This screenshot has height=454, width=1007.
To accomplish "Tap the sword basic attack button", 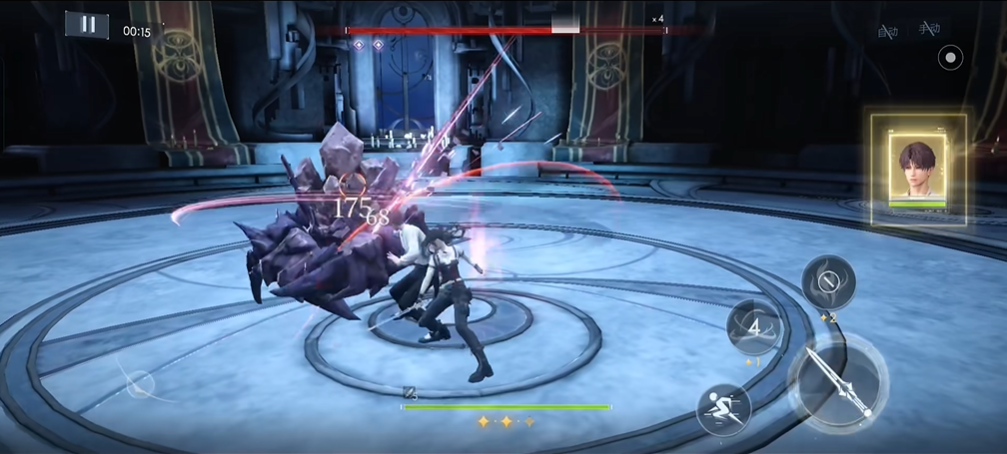I will (838, 381).
